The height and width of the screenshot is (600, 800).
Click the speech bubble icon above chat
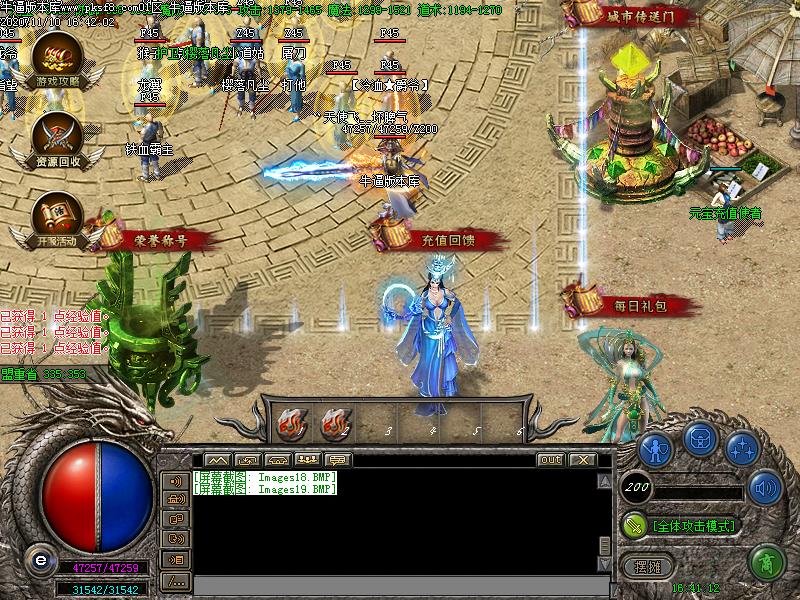[x=338, y=460]
